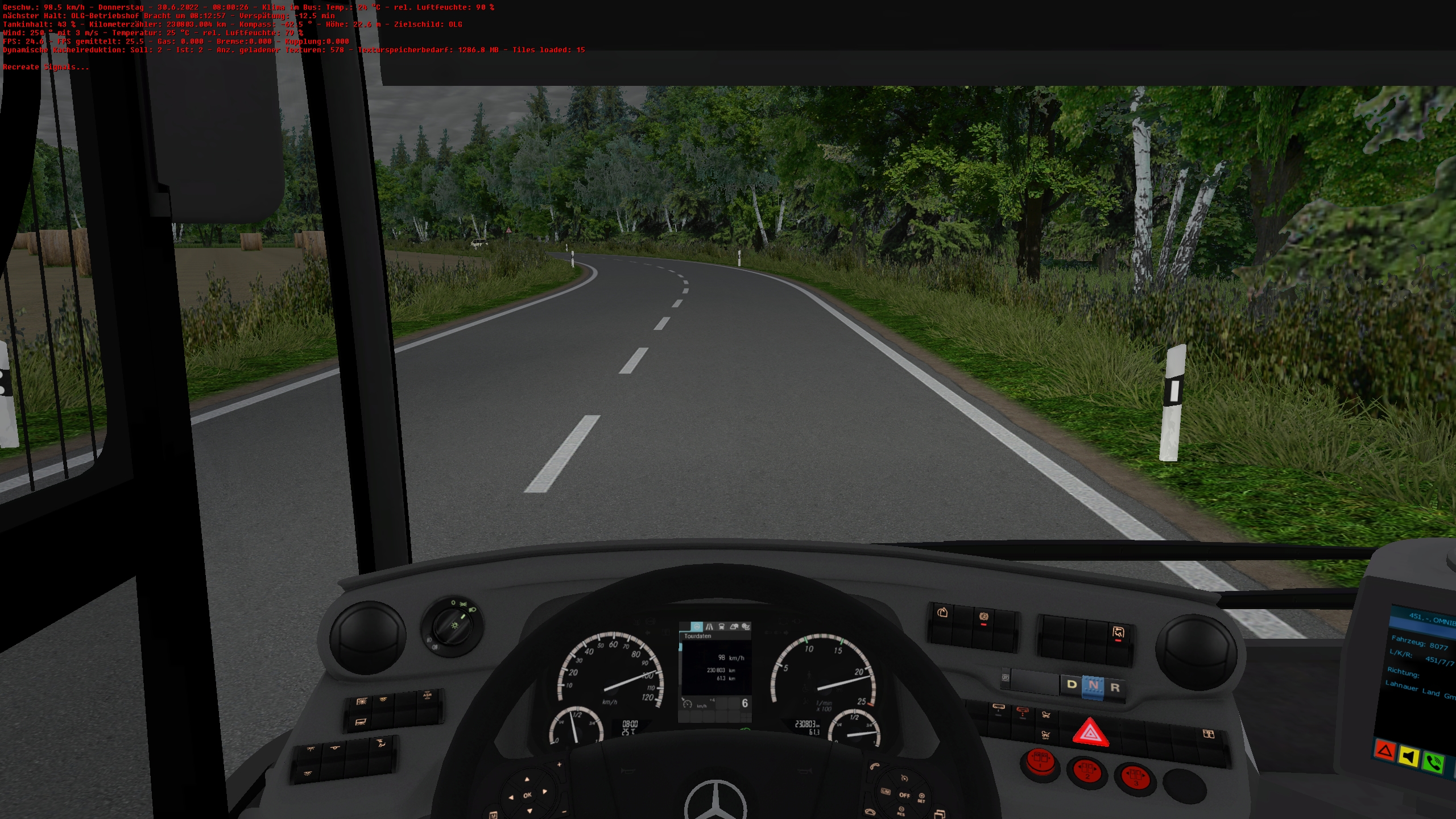Shift the gear selector to D
This screenshot has width=1456, height=819.
[1072, 684]
